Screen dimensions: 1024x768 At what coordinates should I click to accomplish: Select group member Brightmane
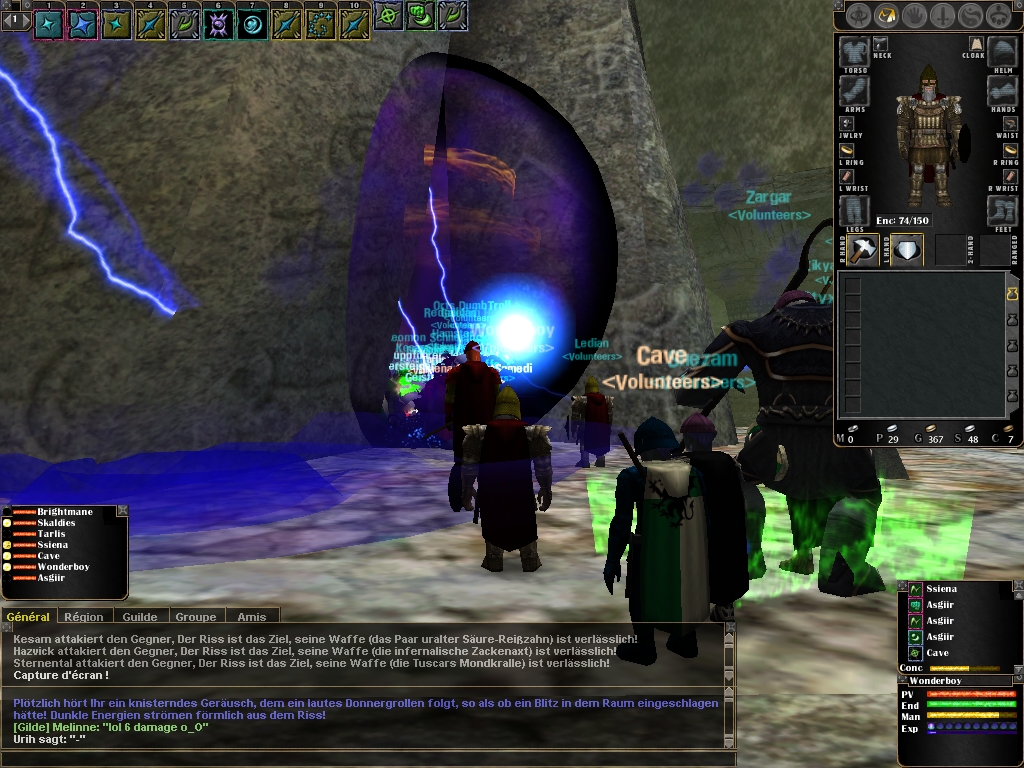tap(65, 512)
